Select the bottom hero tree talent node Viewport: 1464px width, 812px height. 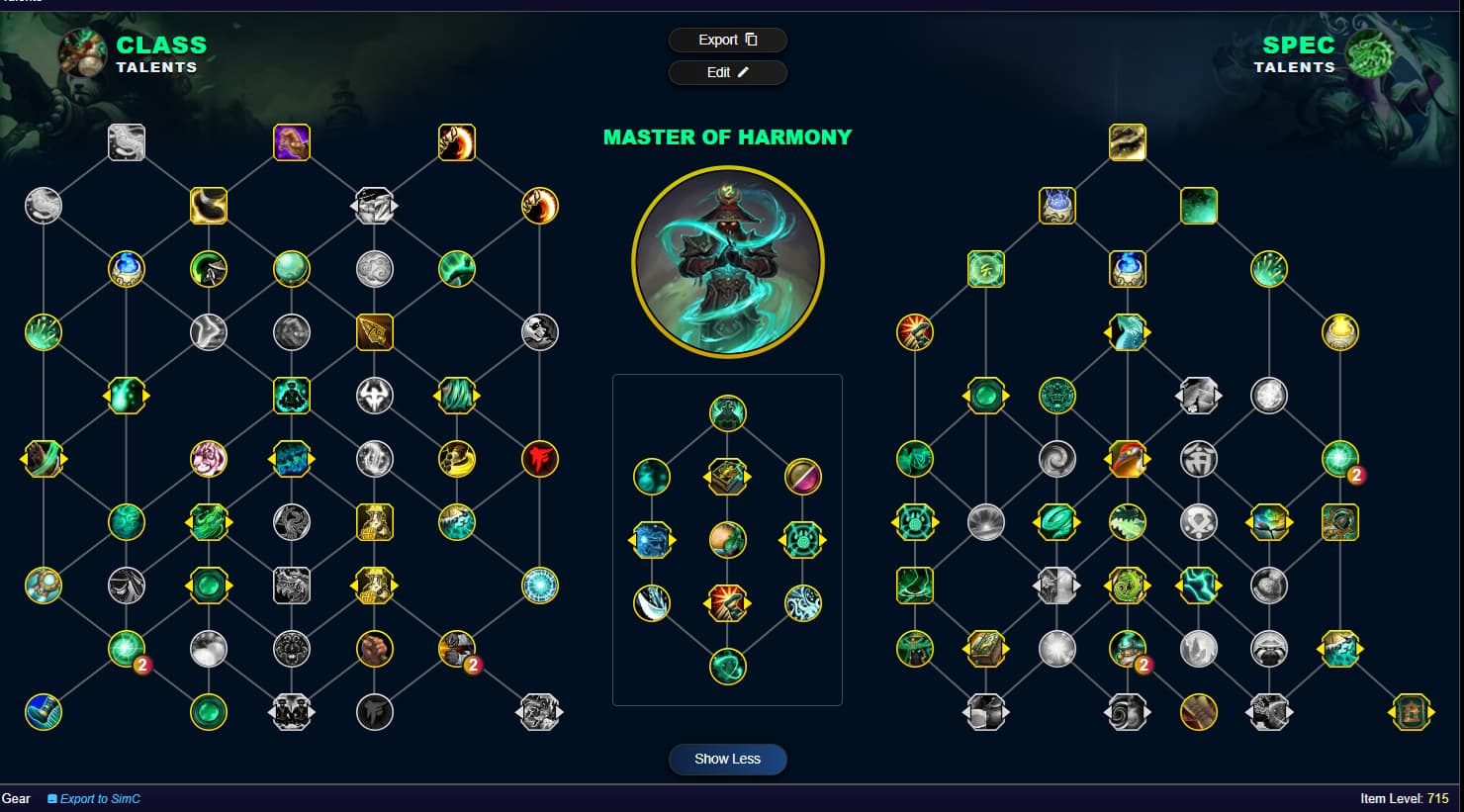(x=728, y=667)
